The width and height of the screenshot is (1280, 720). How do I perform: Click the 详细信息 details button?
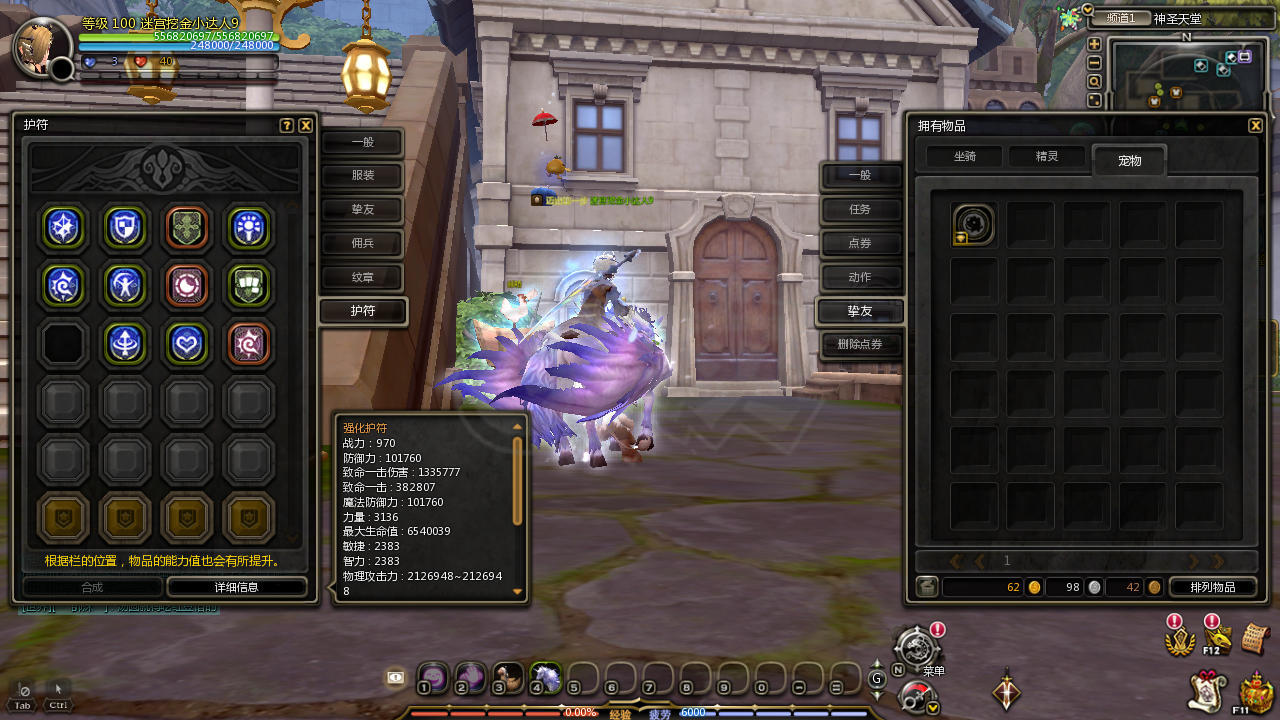(x=236, y=587)
